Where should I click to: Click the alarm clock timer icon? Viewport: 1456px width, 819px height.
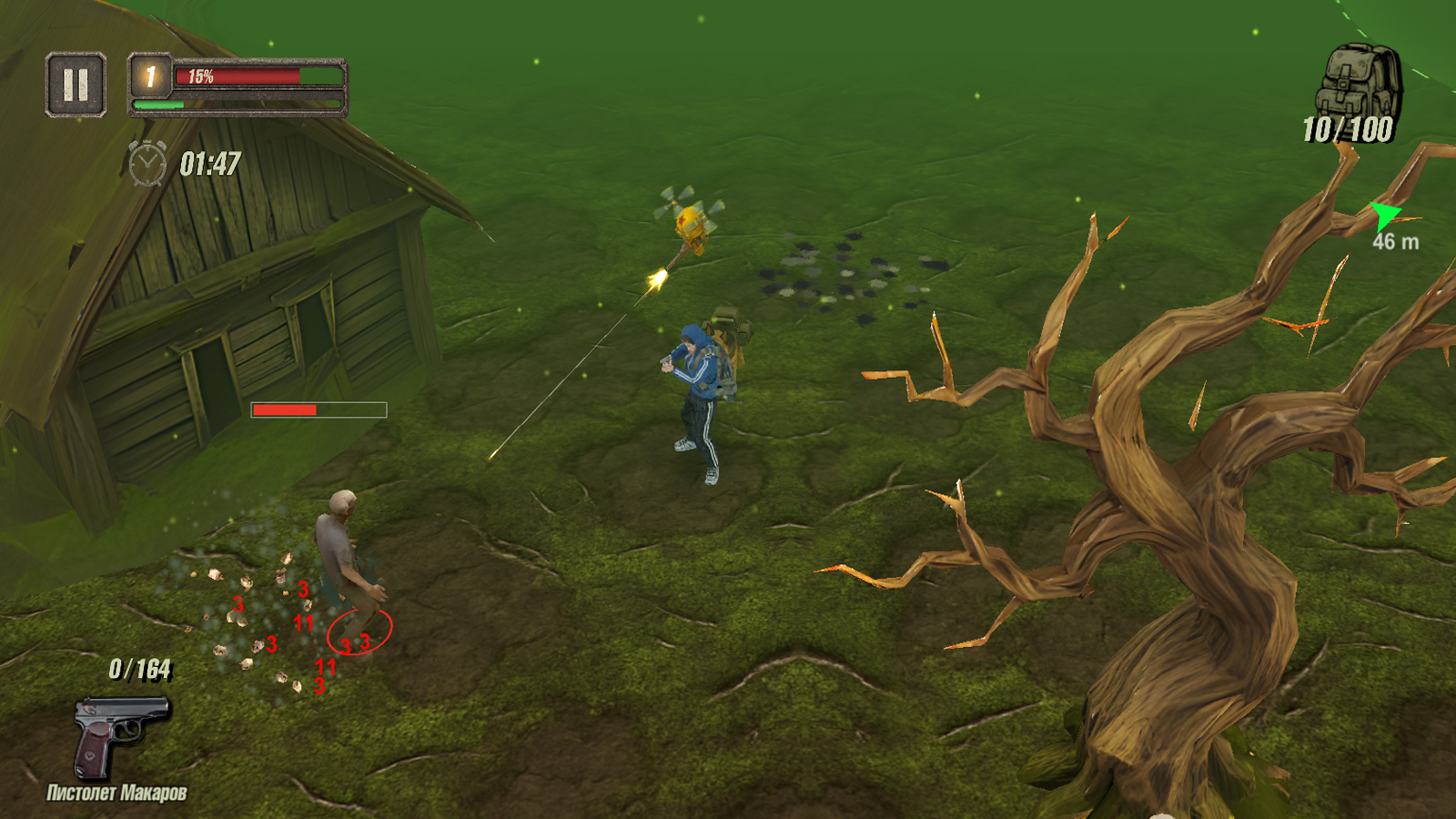[x=147, y=162]
